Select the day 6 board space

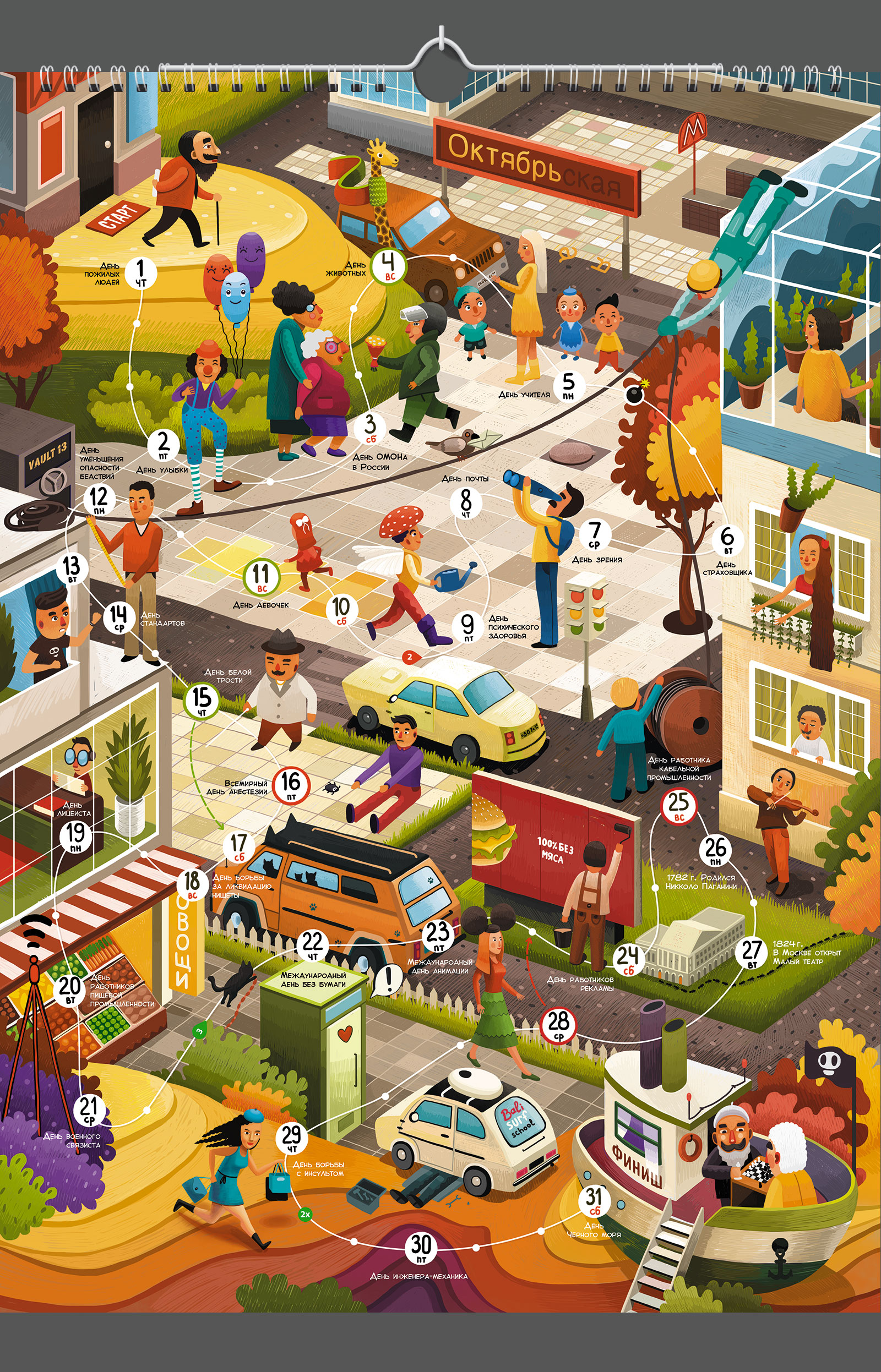pos(727,539)
